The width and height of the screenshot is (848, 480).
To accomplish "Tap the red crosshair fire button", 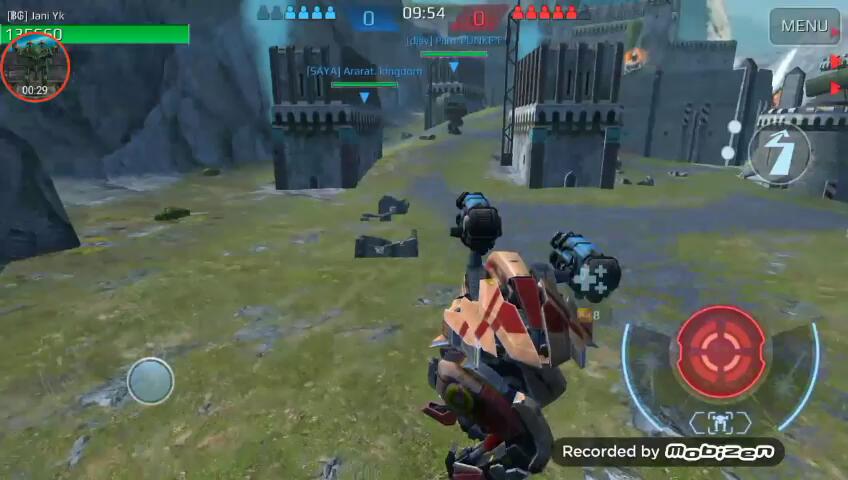I will tap(720, 351).
